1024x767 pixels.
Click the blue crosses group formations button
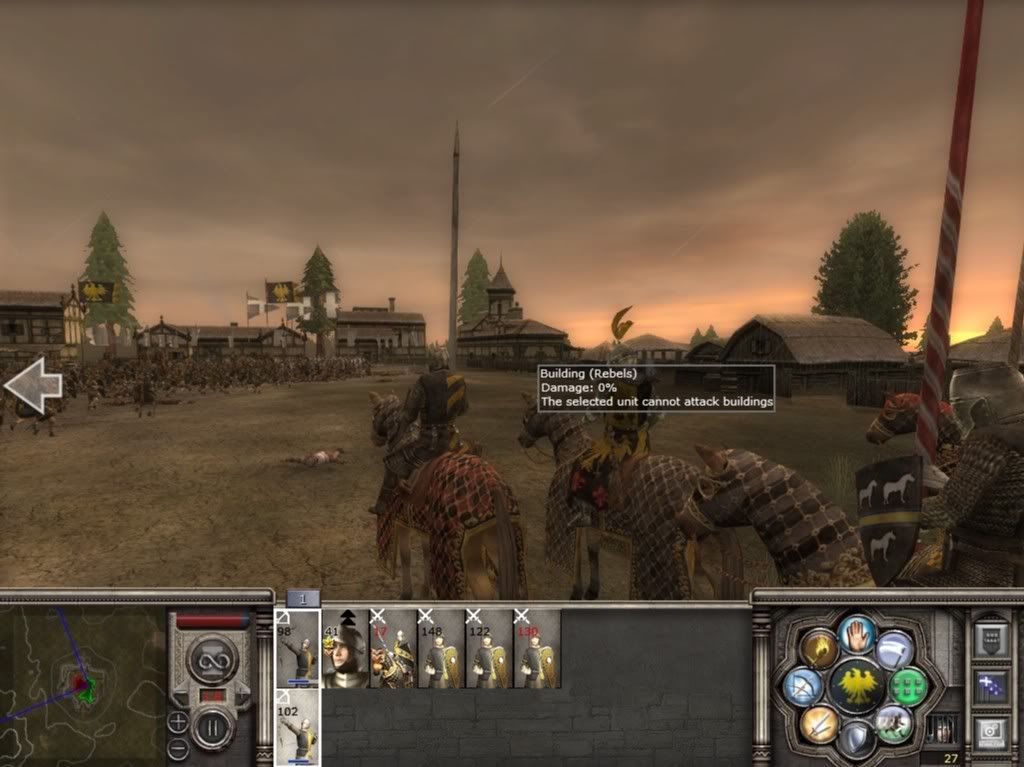[x=991, y=686]
